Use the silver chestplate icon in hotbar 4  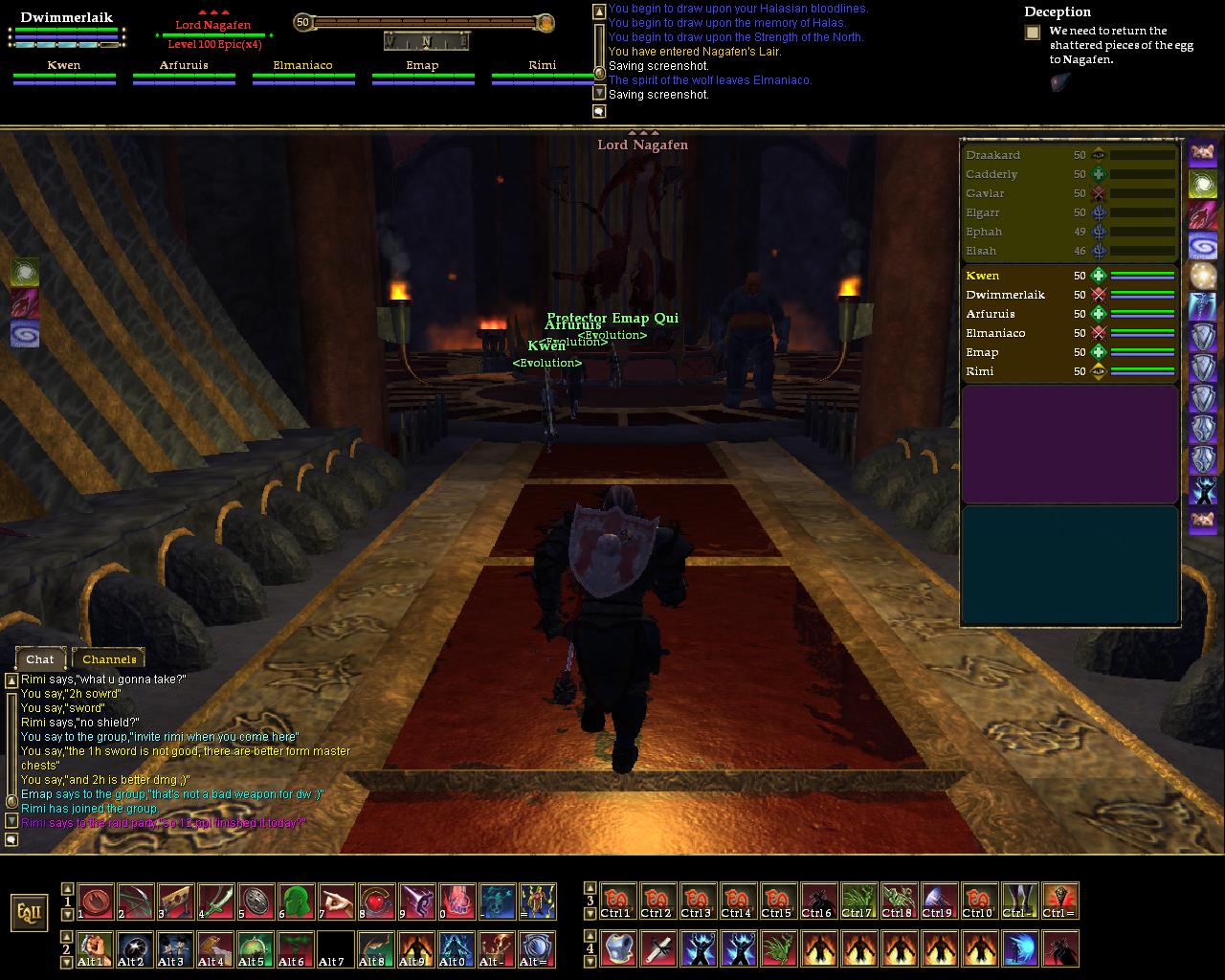618,948
